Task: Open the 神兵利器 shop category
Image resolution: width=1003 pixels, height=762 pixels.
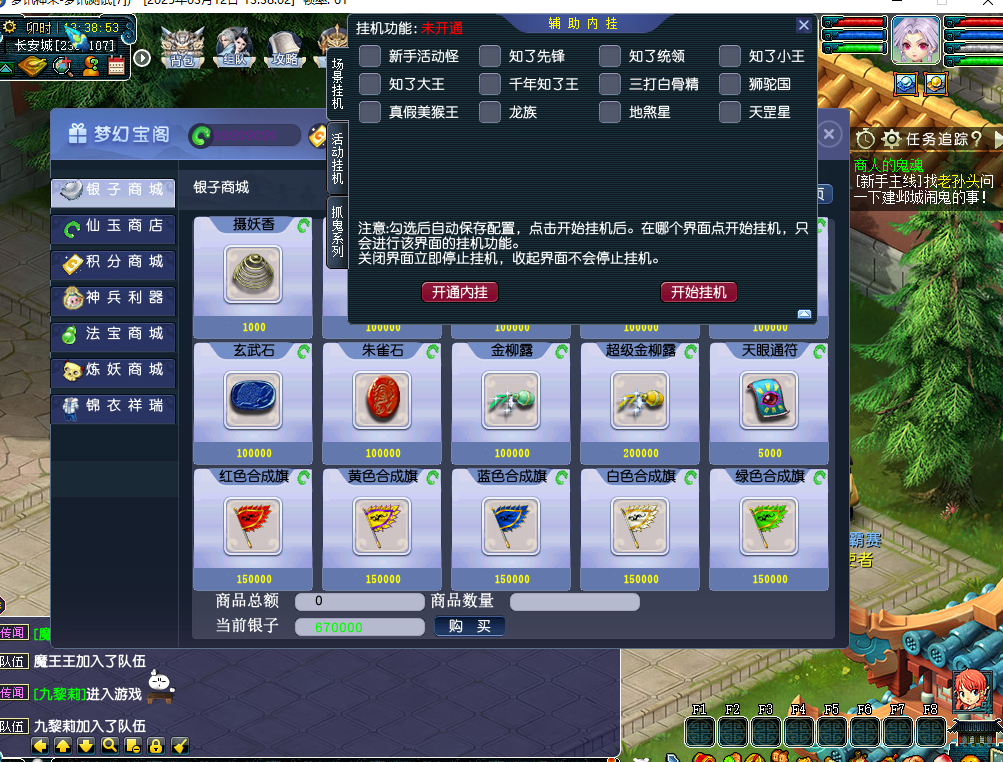Action: point(113,298)
